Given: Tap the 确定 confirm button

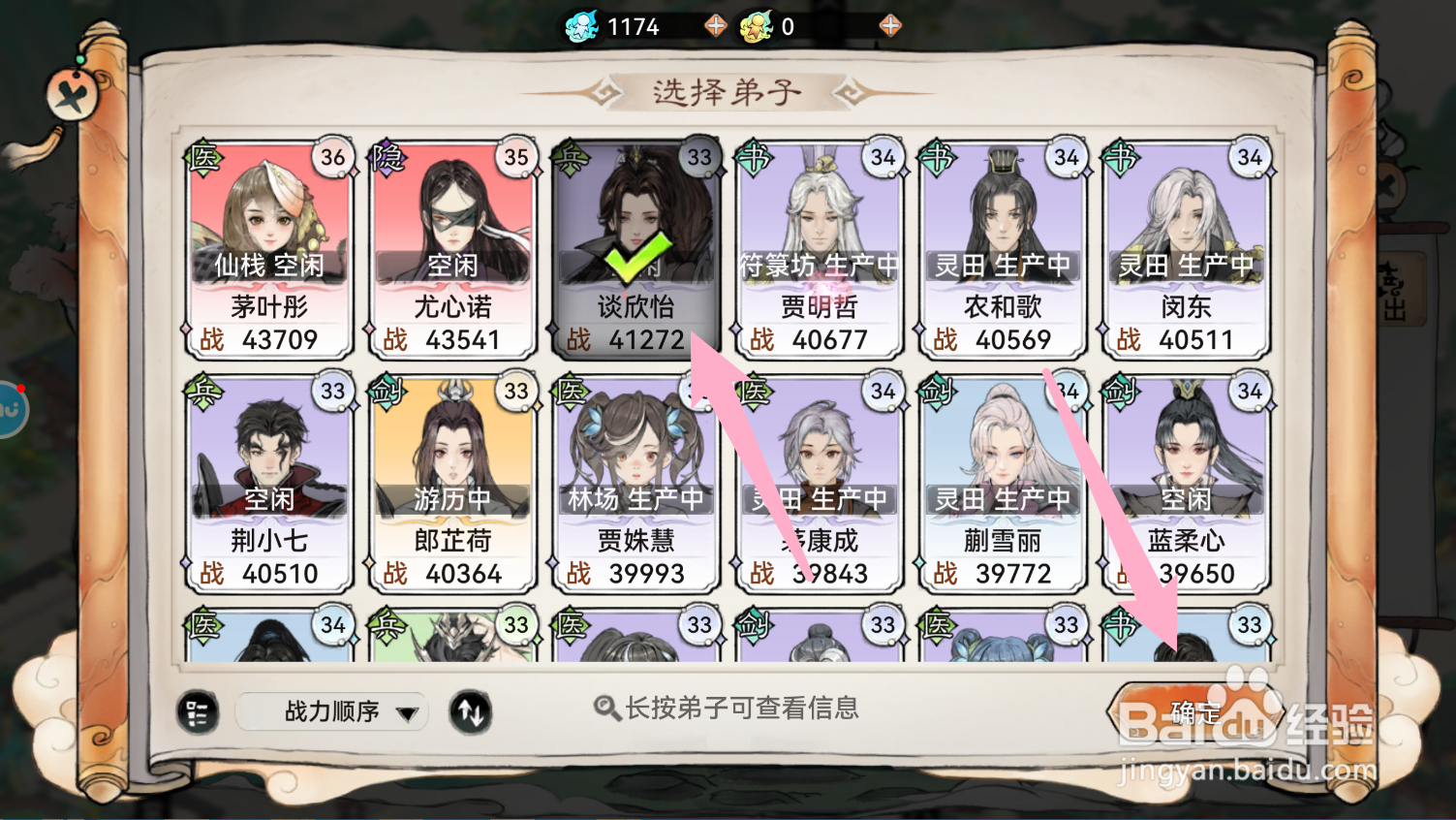Looking at the screenshot, I should [1193, 710].
